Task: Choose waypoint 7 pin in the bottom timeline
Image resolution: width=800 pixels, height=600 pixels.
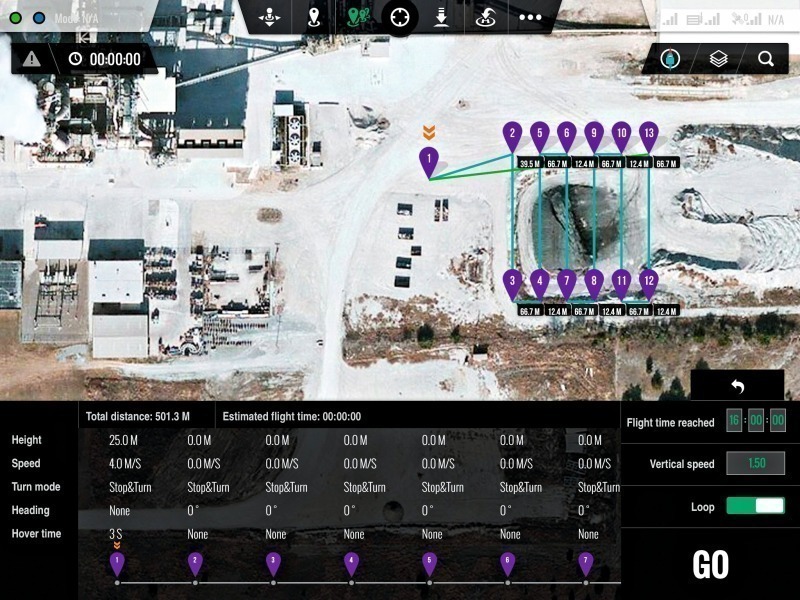Action: (586, 562)
